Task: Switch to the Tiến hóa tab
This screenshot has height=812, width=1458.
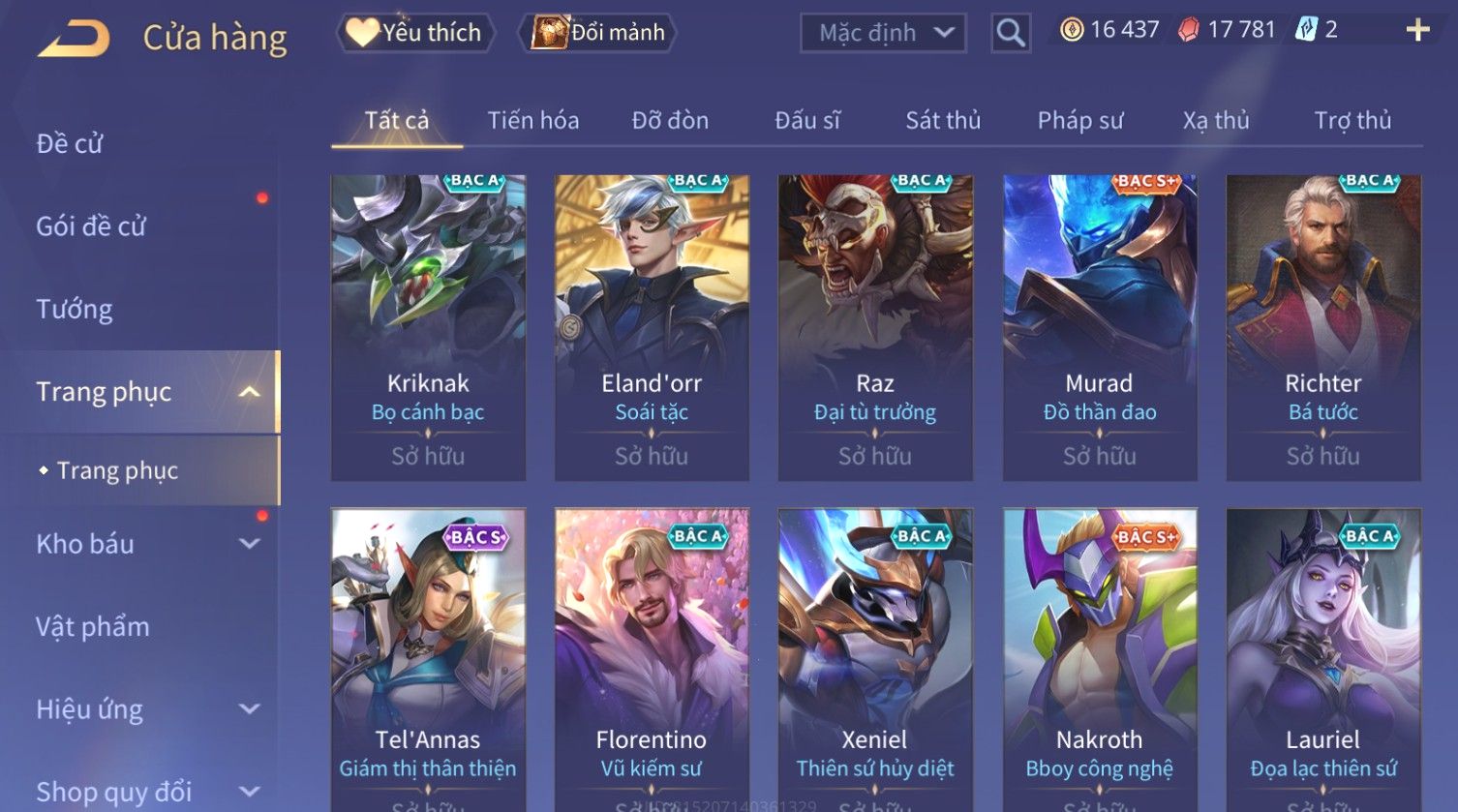Action: pos(532,120)
